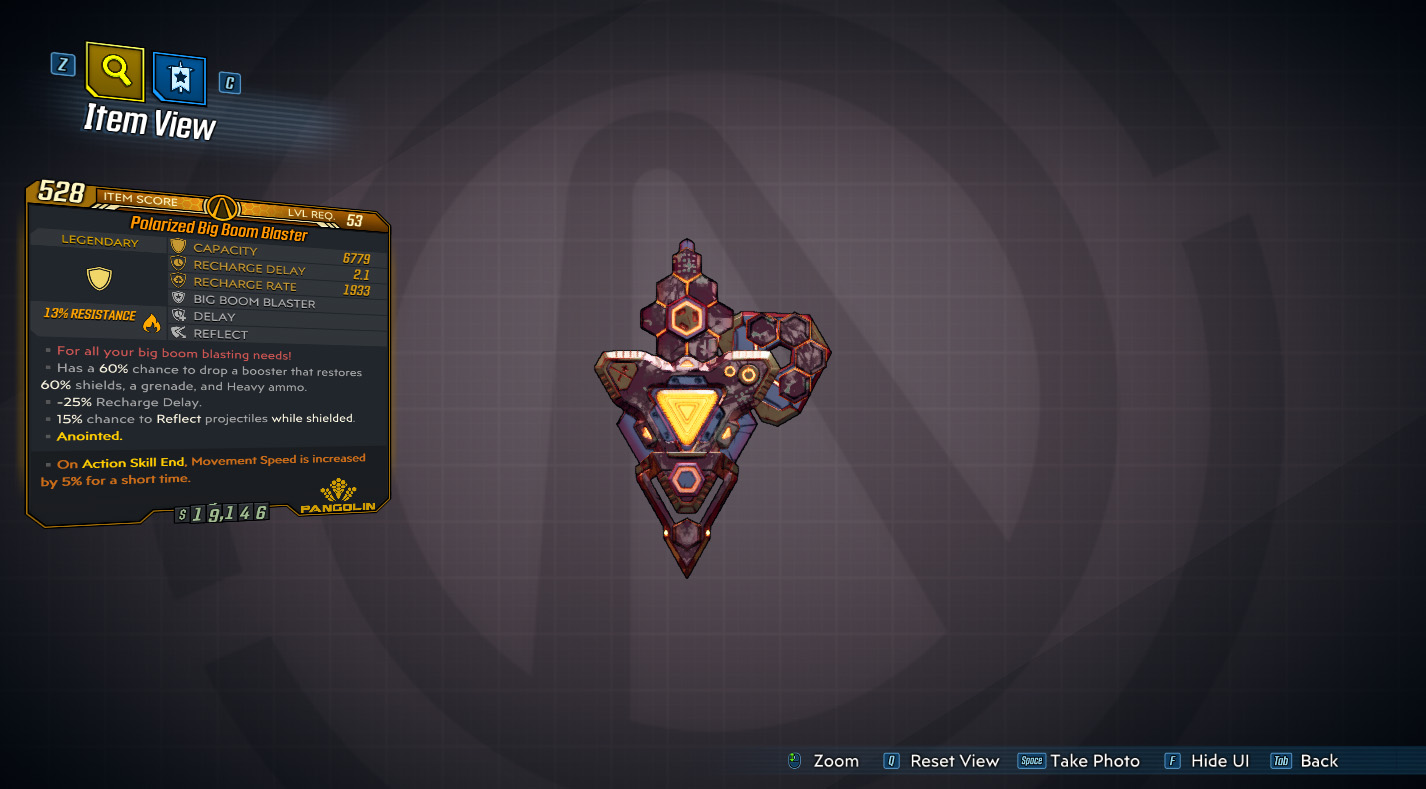The height and width of the screenshot is (789, 1426).
Task: Select the magnifying glass Item View tab
Action: [114, 74]
